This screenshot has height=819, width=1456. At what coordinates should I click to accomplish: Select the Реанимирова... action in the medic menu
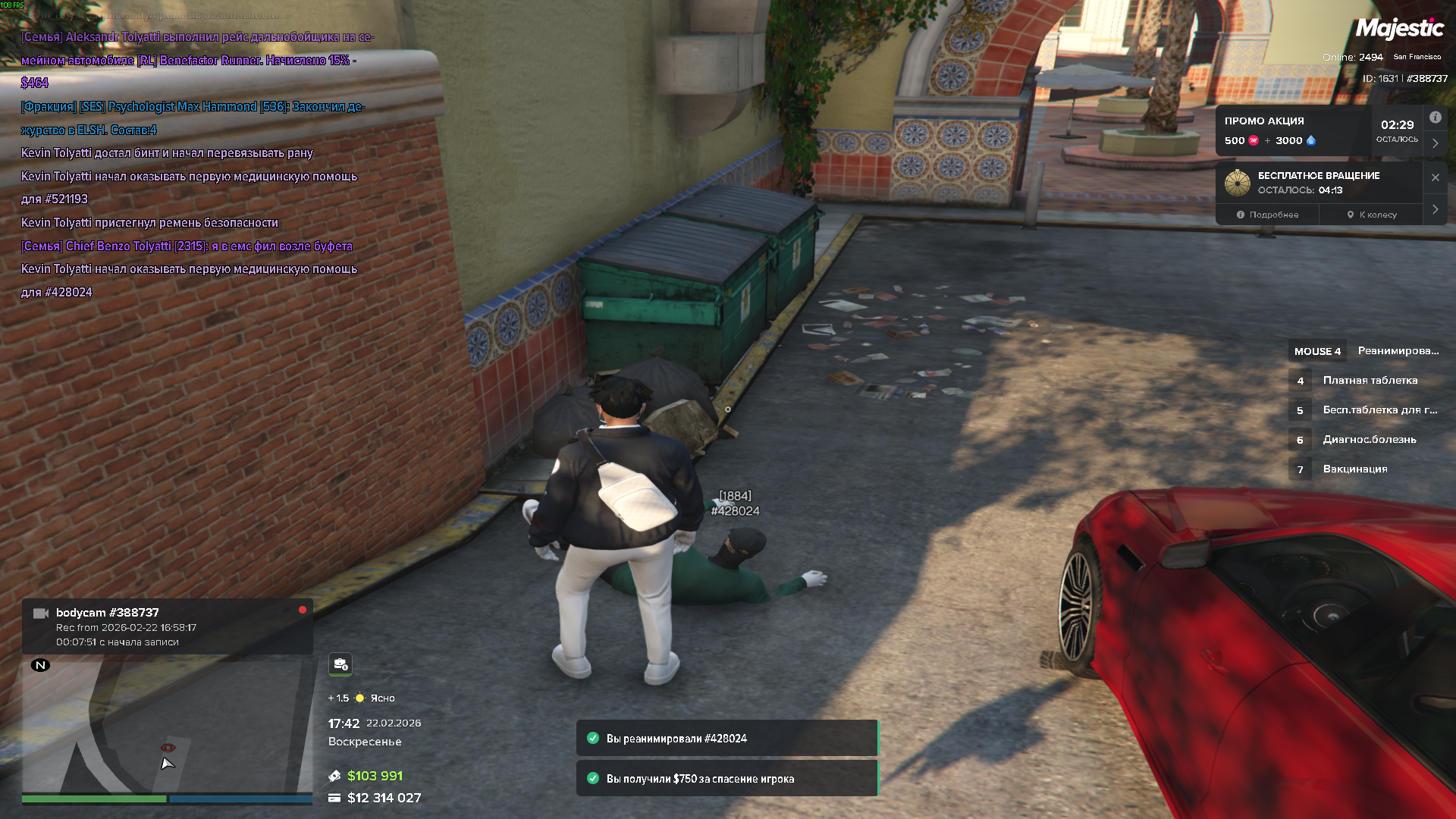click(1397, 350)
